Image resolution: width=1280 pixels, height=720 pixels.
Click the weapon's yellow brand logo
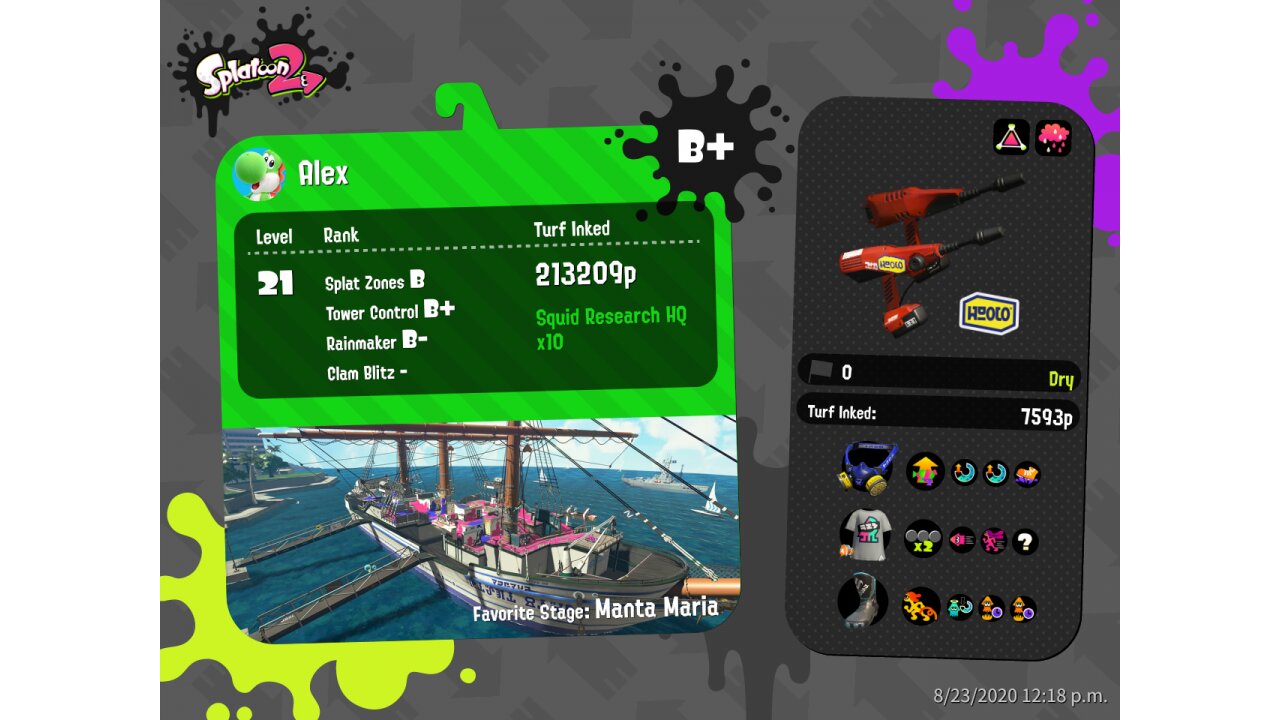pyautogui.click(x=988, y=313)
